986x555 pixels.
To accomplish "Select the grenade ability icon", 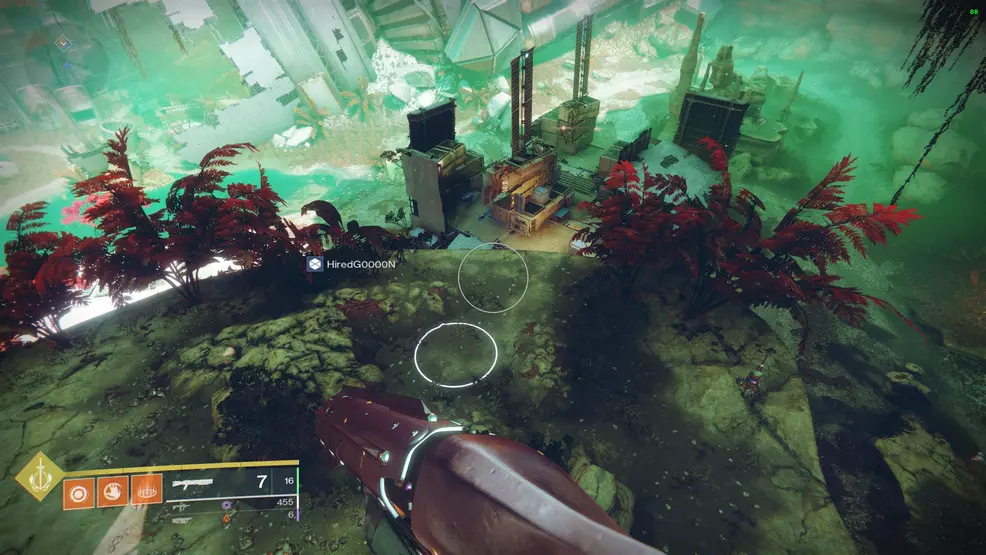I will tap(78, 490).
